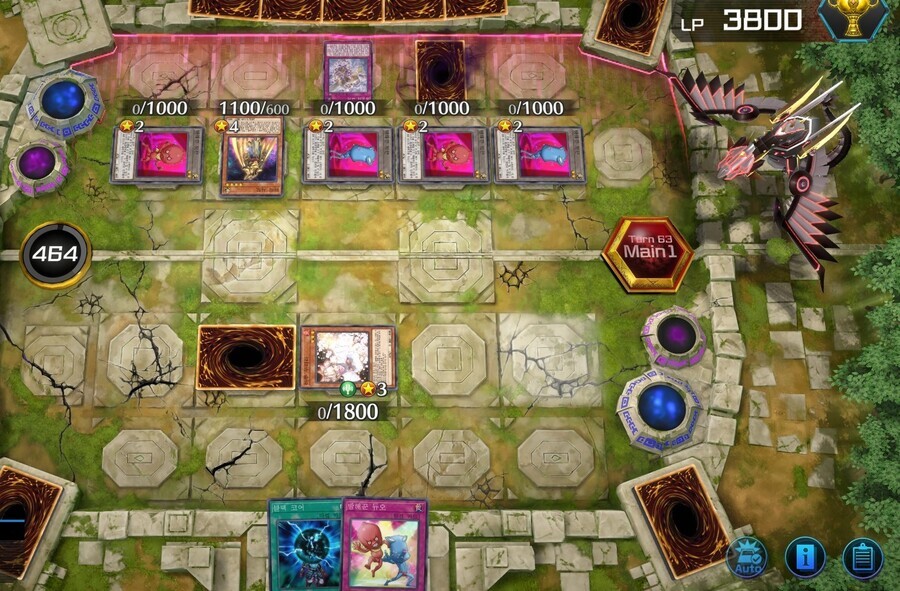
Task: Inspect the opponent's 1100/600 level 4 monster
Action: [x=251, y=155]
